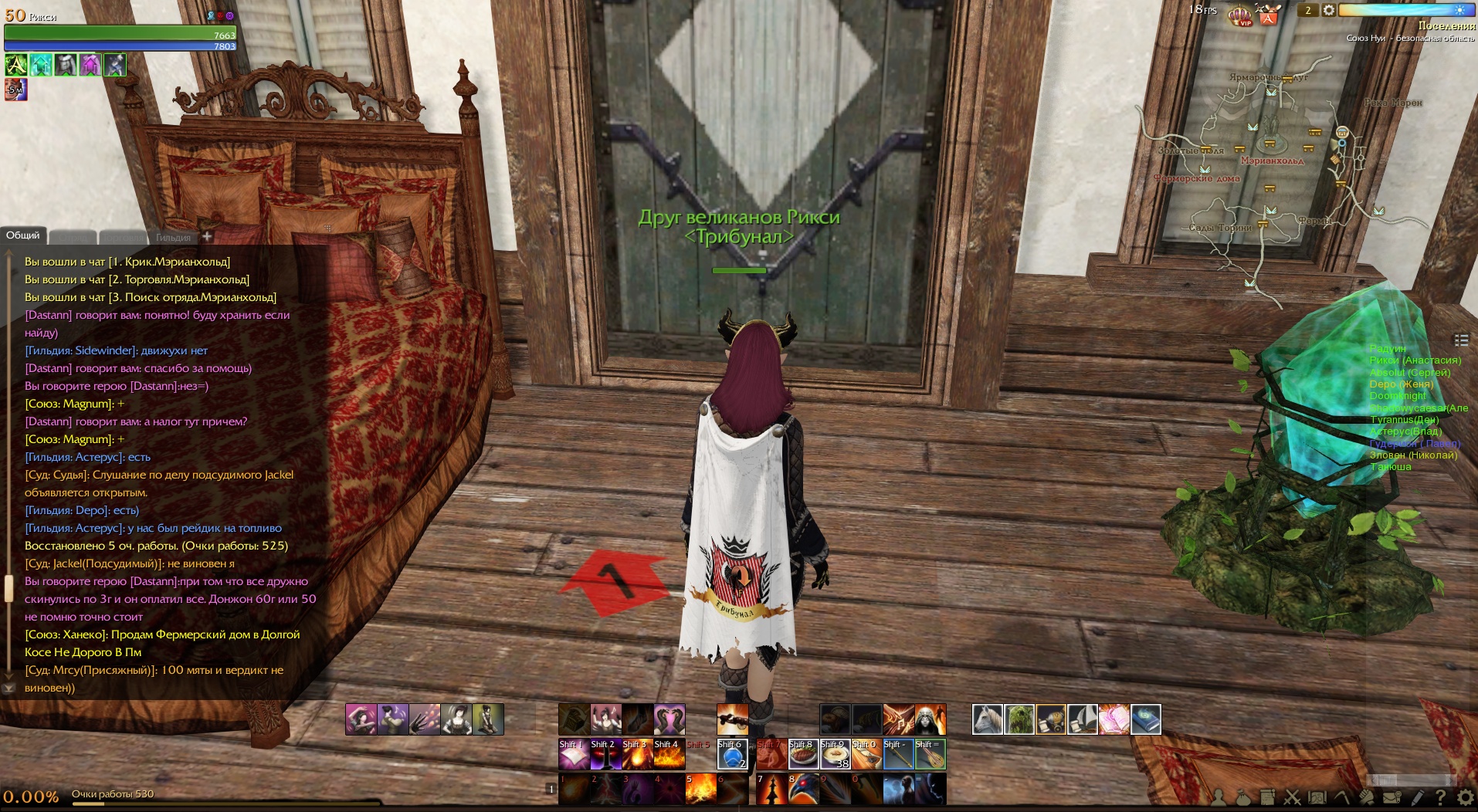1478x812 pixels.
Task: Open the minimap gear settings
Action: [1329, 10]
